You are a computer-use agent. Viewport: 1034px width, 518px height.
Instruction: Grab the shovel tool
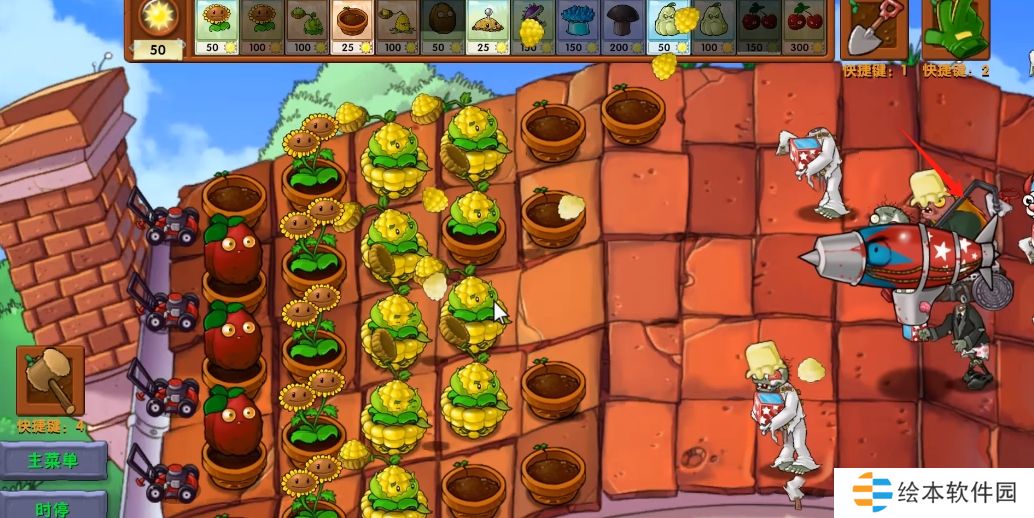[873, 30]
